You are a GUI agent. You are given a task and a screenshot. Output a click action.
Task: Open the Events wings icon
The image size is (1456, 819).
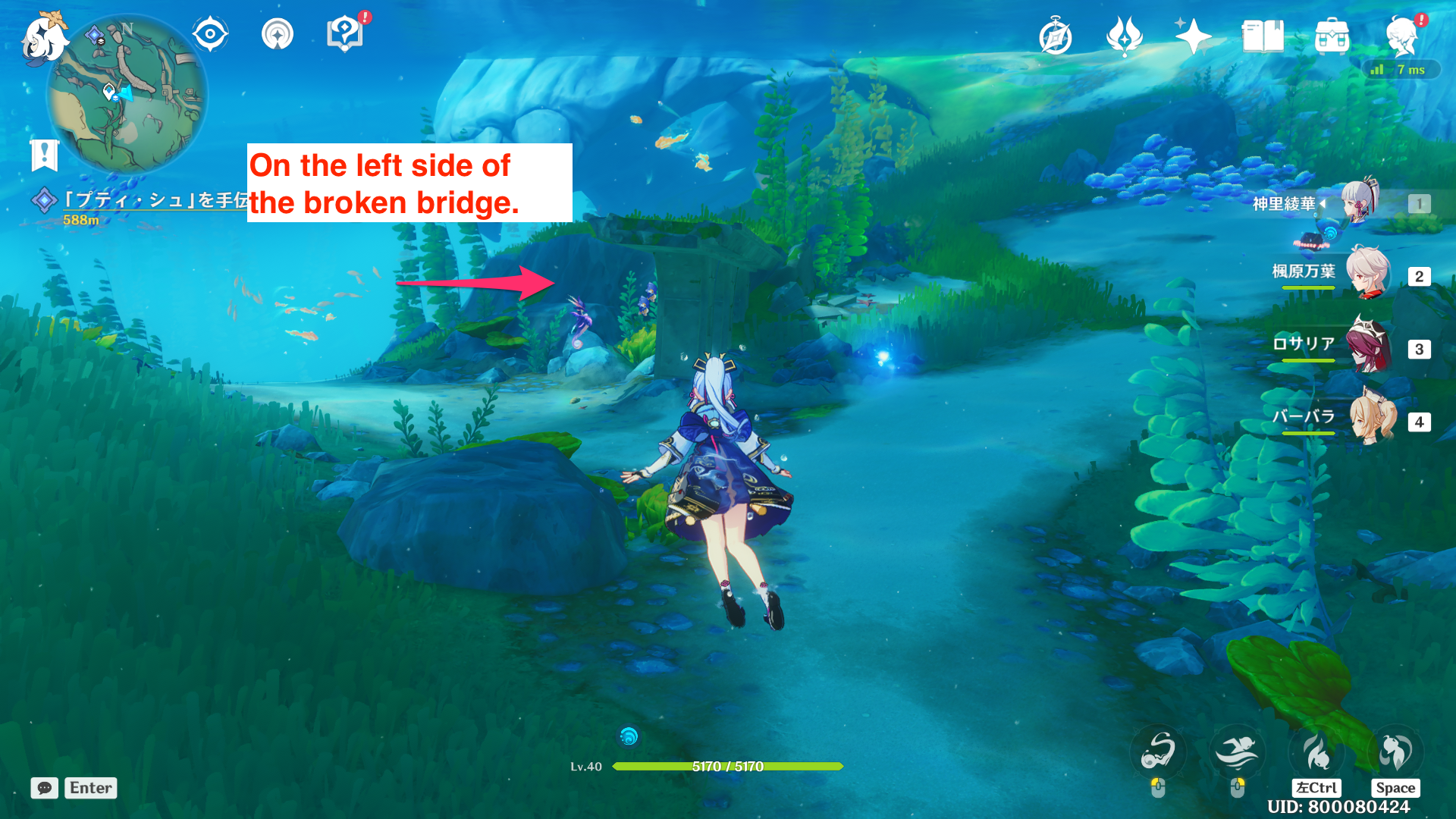(1125, 35)
